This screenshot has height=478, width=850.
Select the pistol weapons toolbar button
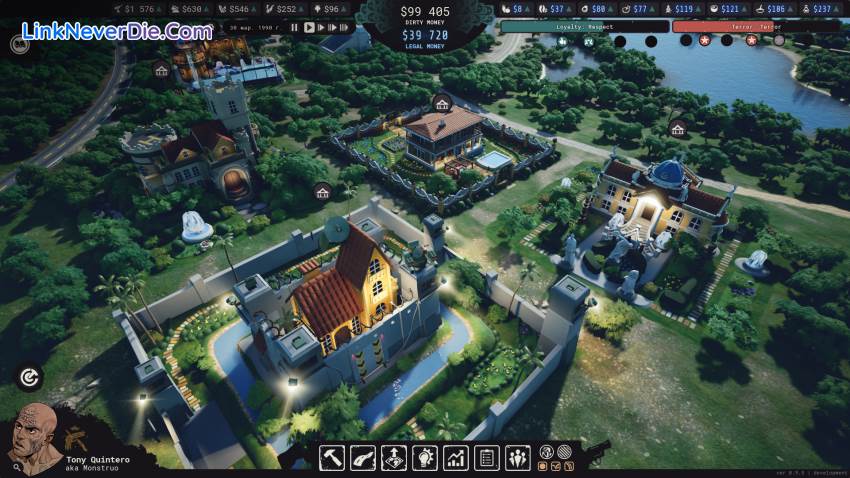point(363,457)
